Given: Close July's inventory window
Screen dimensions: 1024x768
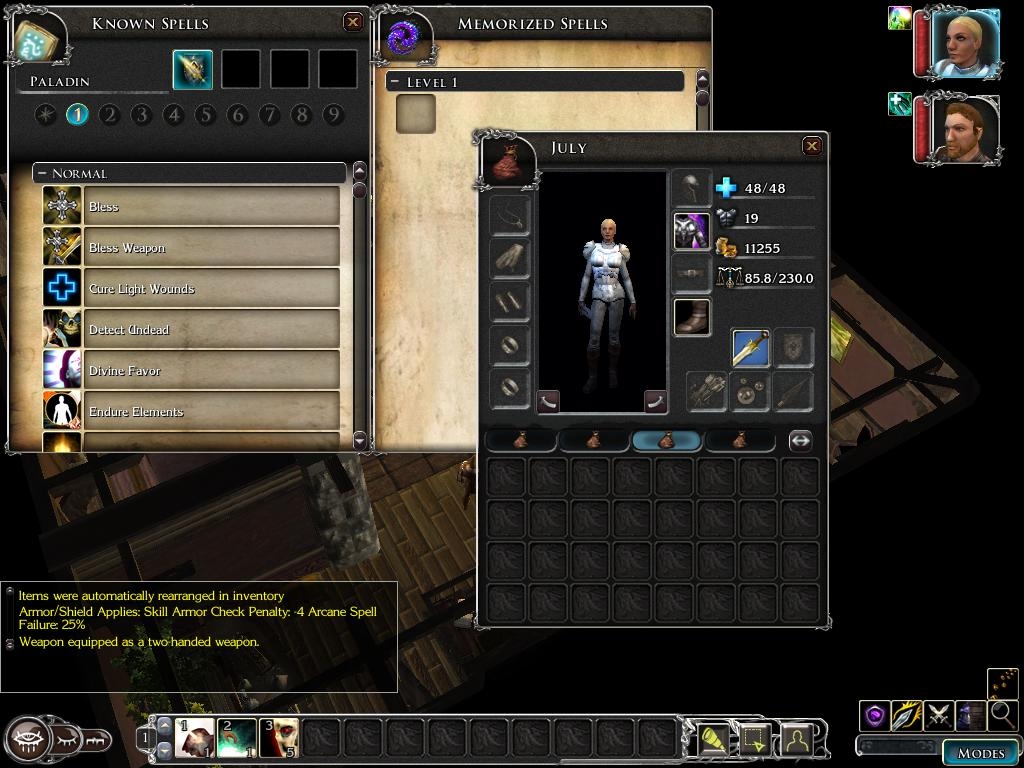Looking at the screenshot, I should tap(812, 146).
